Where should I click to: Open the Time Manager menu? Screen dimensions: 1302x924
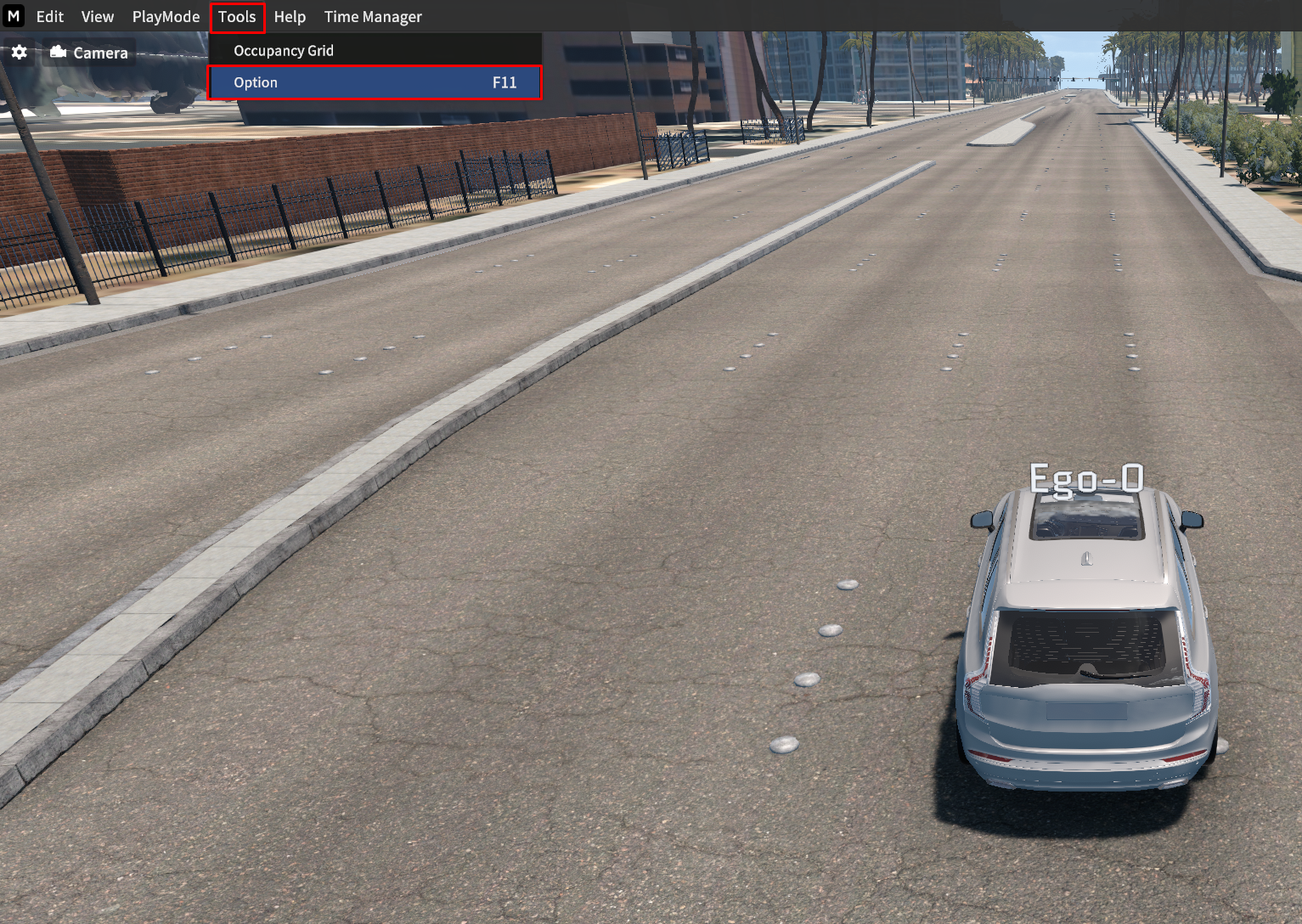tap(373, 17)
